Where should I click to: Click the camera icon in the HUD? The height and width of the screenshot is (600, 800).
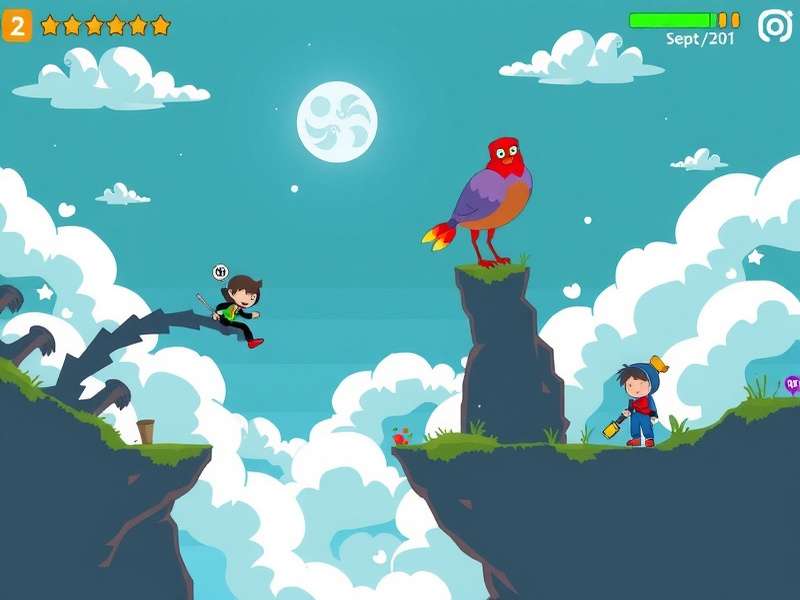[774, 25]
